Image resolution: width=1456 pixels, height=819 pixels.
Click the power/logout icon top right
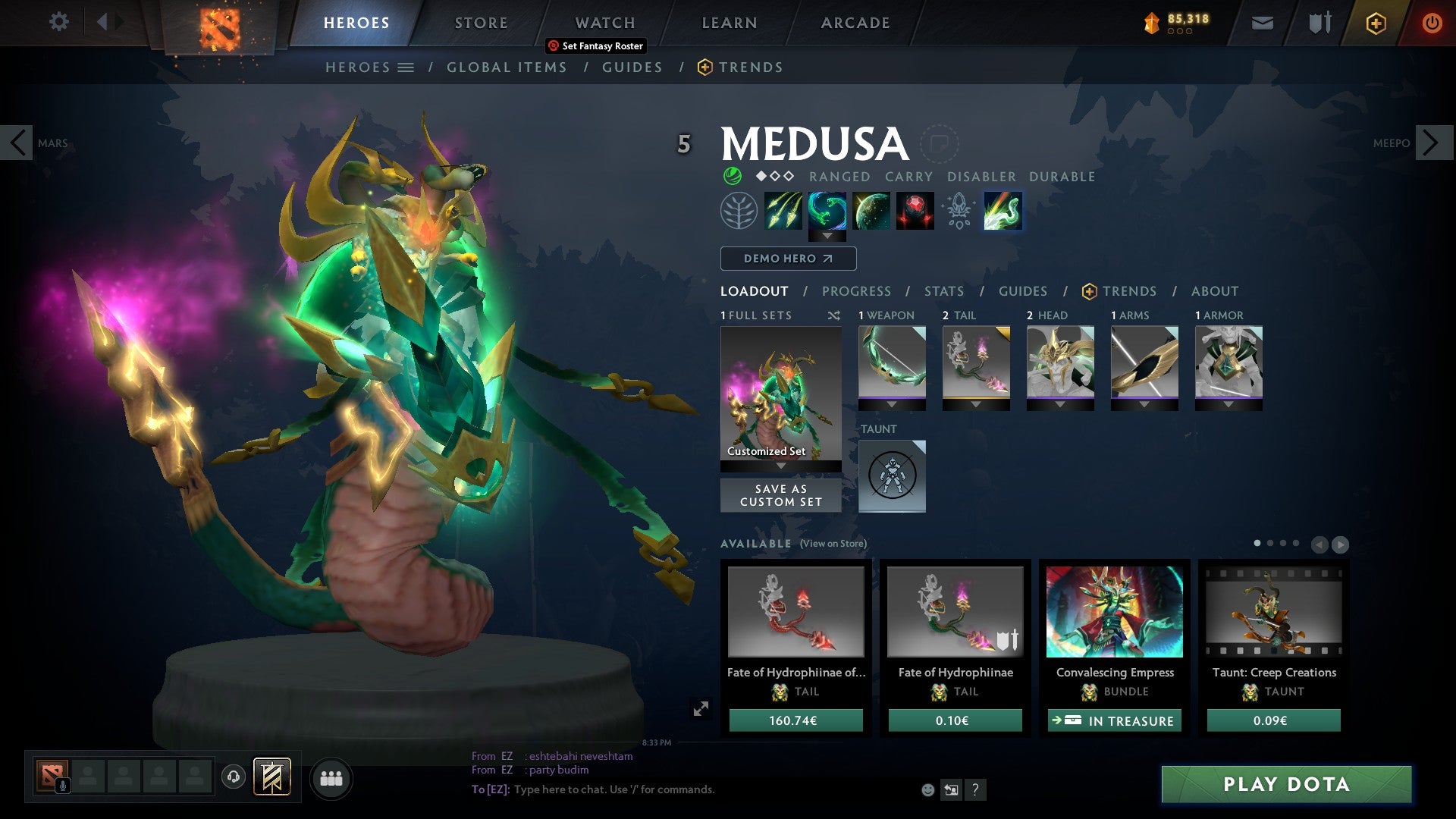(x=1432, y=23)
